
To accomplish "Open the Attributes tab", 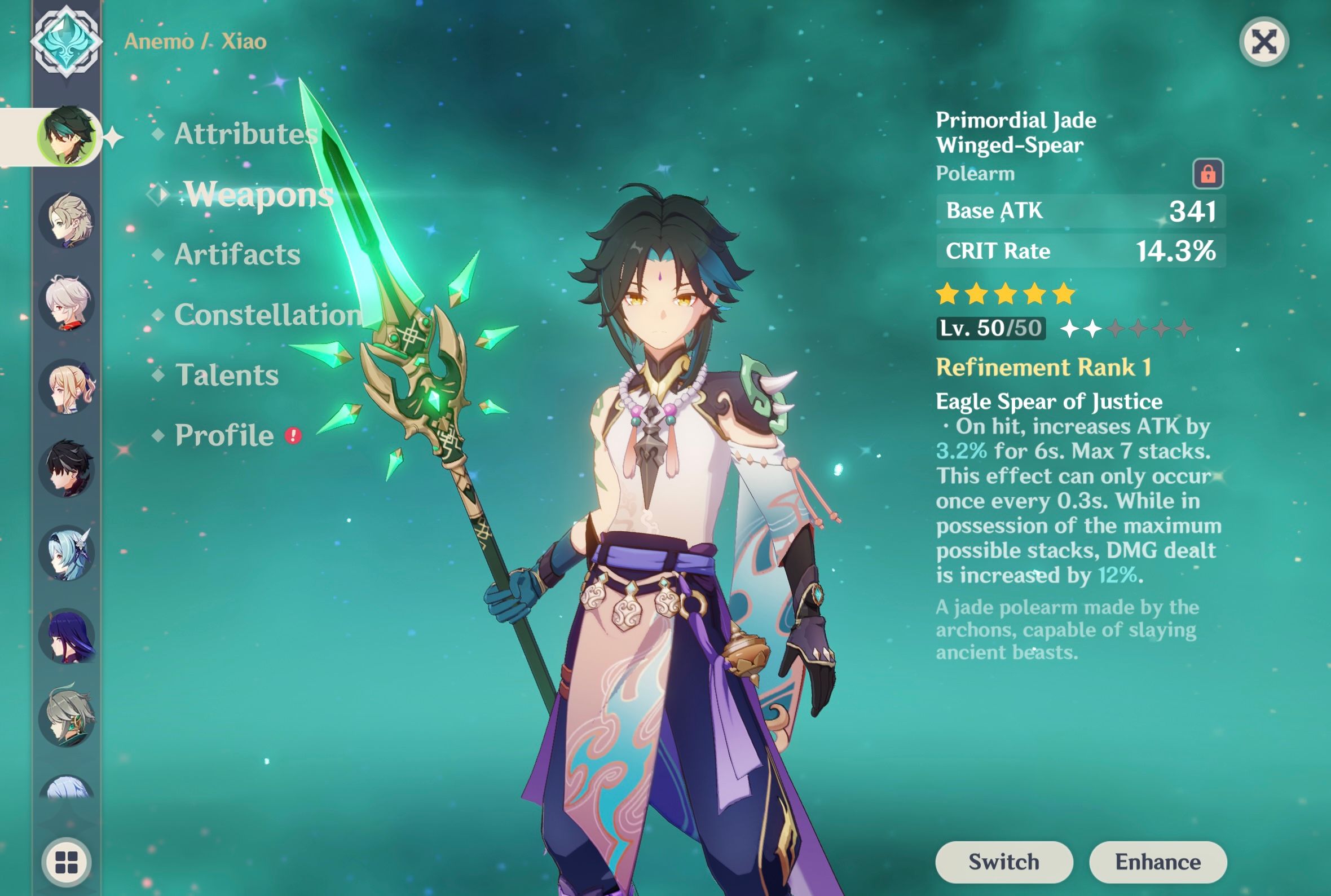I will (x=246, y=134).
